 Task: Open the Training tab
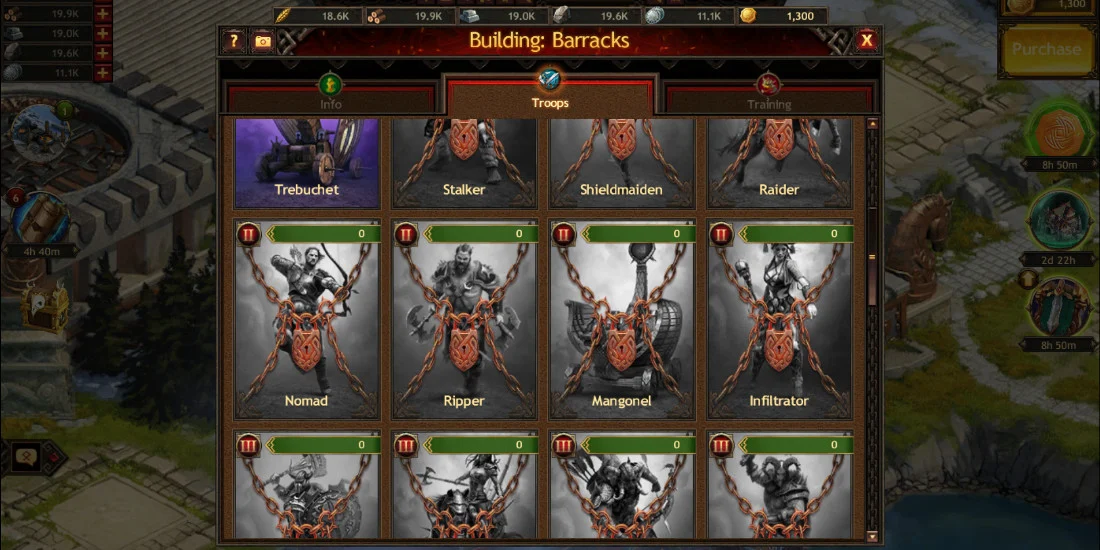[x=768, y=97]
